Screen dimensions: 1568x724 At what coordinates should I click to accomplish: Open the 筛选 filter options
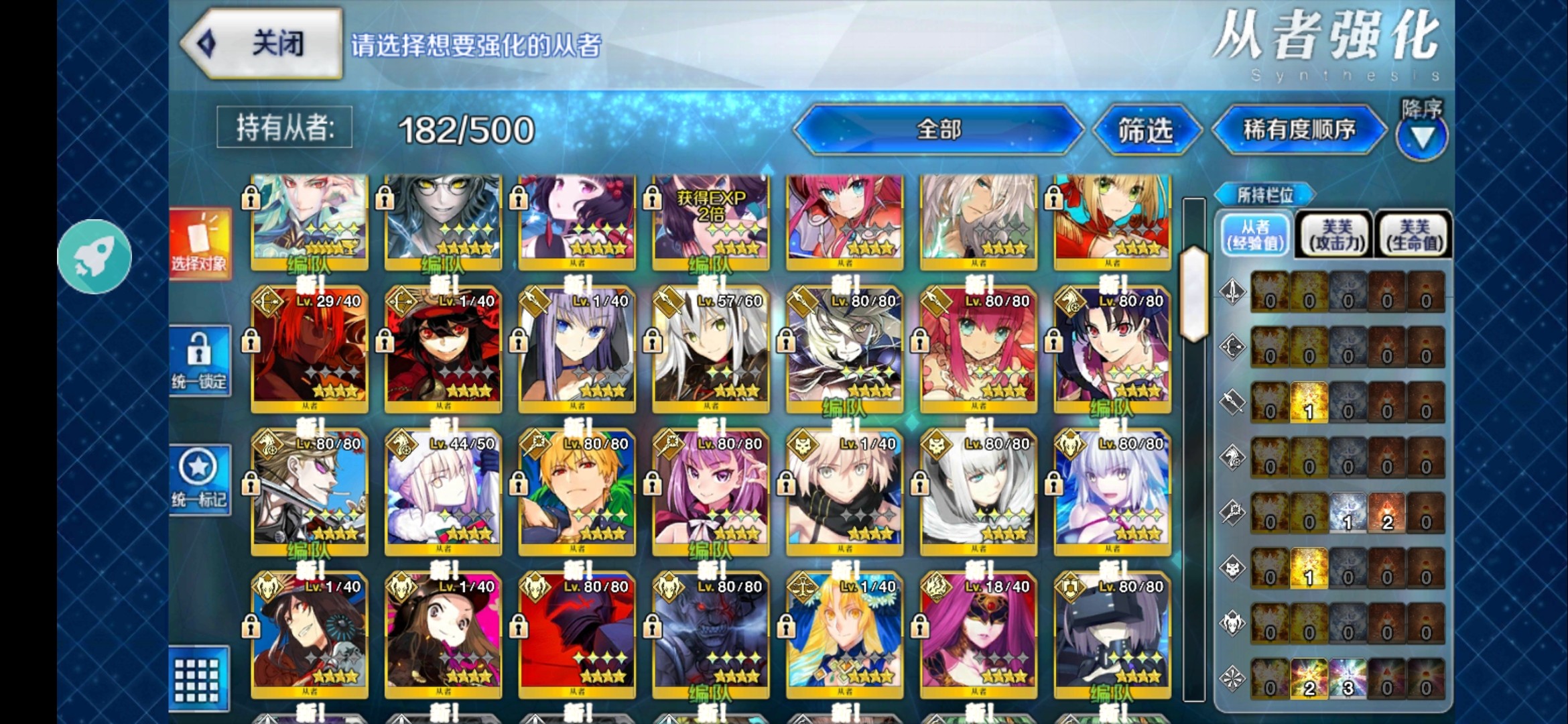tap(1146, 130)
